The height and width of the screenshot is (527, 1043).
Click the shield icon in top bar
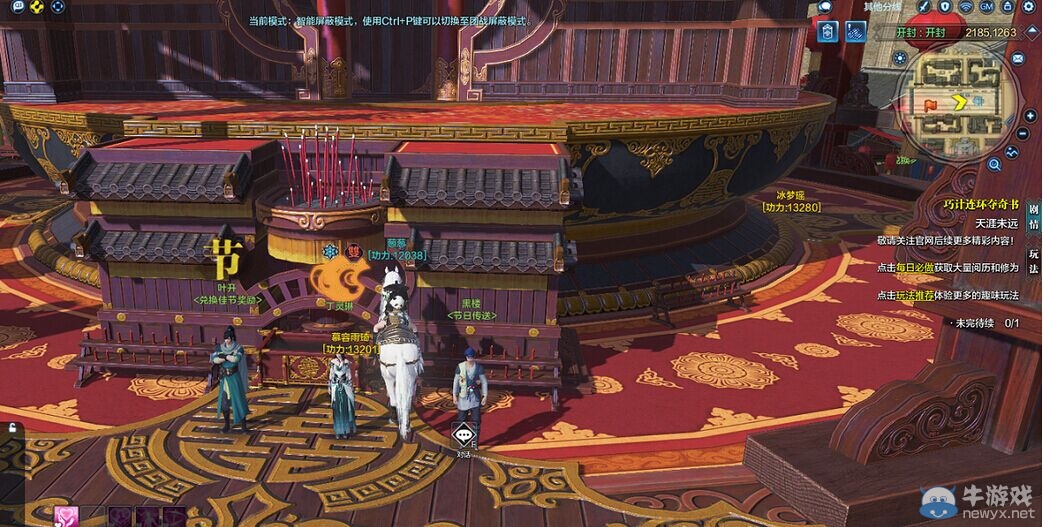pos(945,7)
